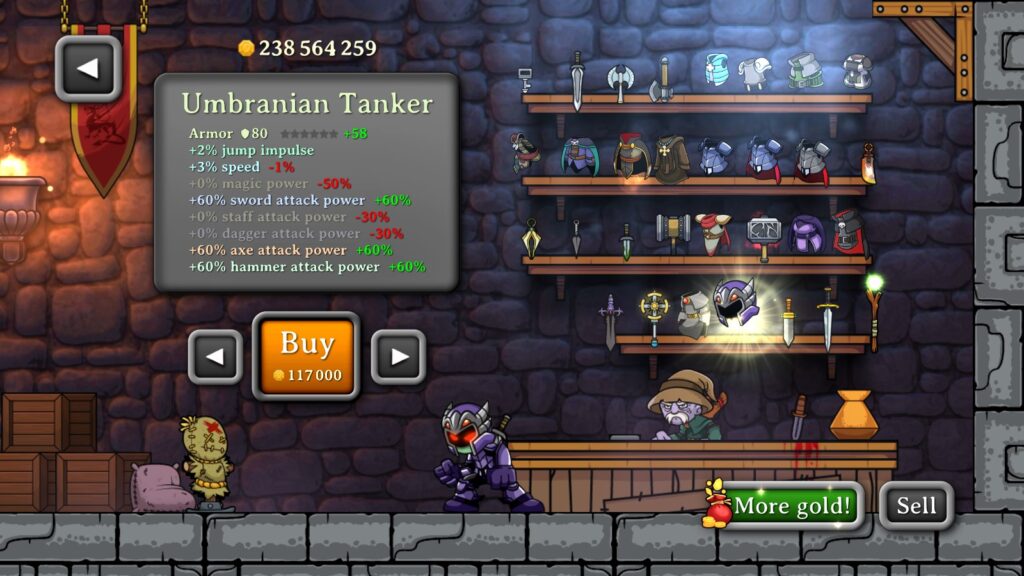Select the cyan chest armor on the top shelf
The width and height of the screenshot is (1024, 576).
716,70
